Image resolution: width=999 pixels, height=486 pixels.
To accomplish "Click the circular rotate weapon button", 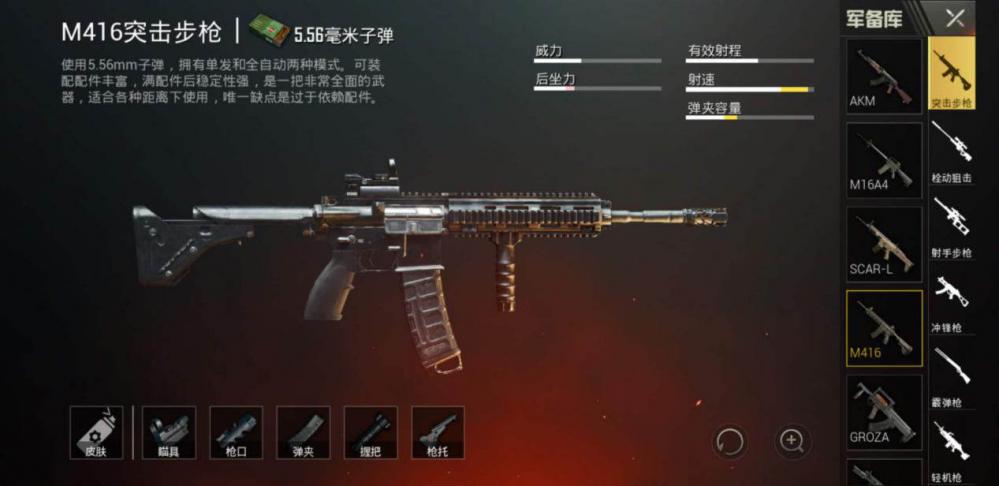I will coord(729,440).
